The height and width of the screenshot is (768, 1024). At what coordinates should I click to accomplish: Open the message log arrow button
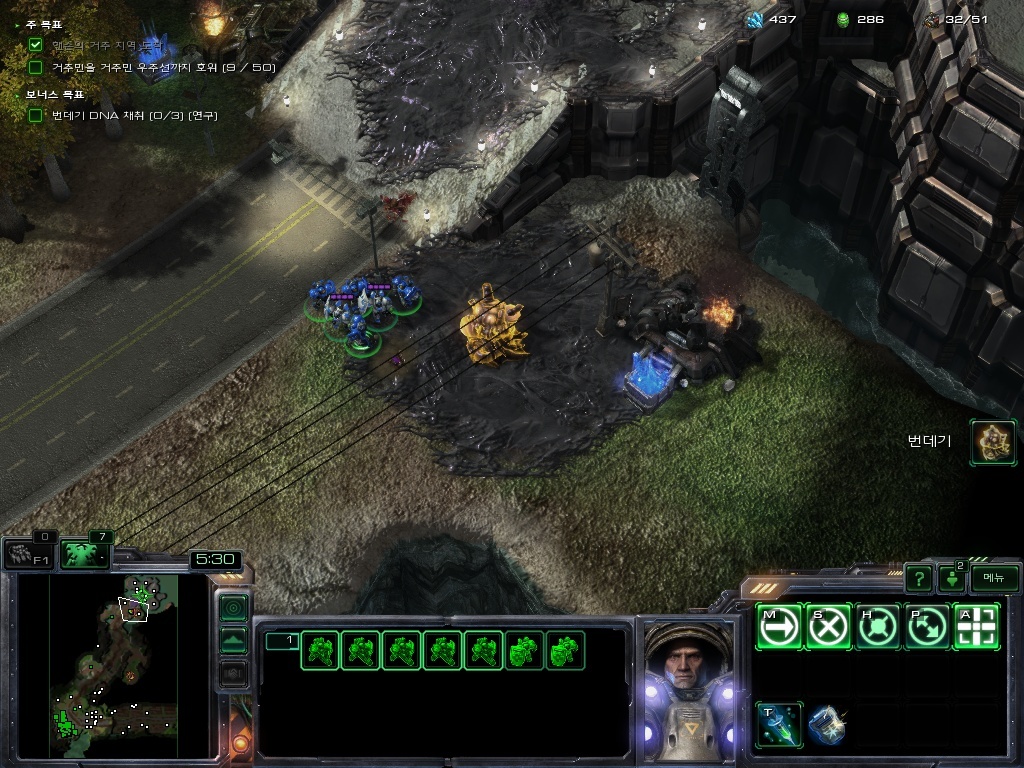click(x=951, y=579)
